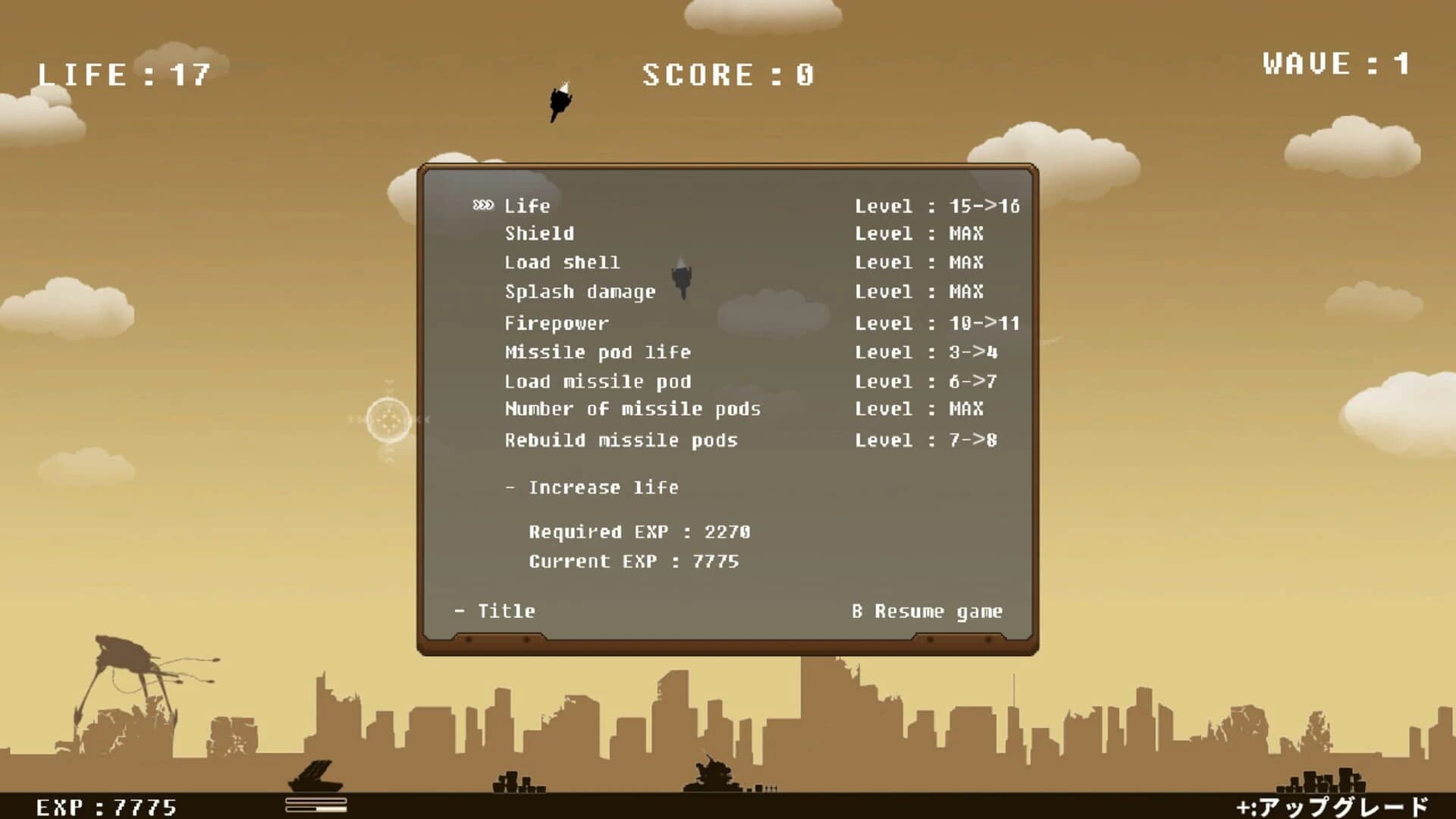Select the Shield upgrade row
Image resolution: width=1456 pixels, height=819 pixels.
tap(538, 234)
